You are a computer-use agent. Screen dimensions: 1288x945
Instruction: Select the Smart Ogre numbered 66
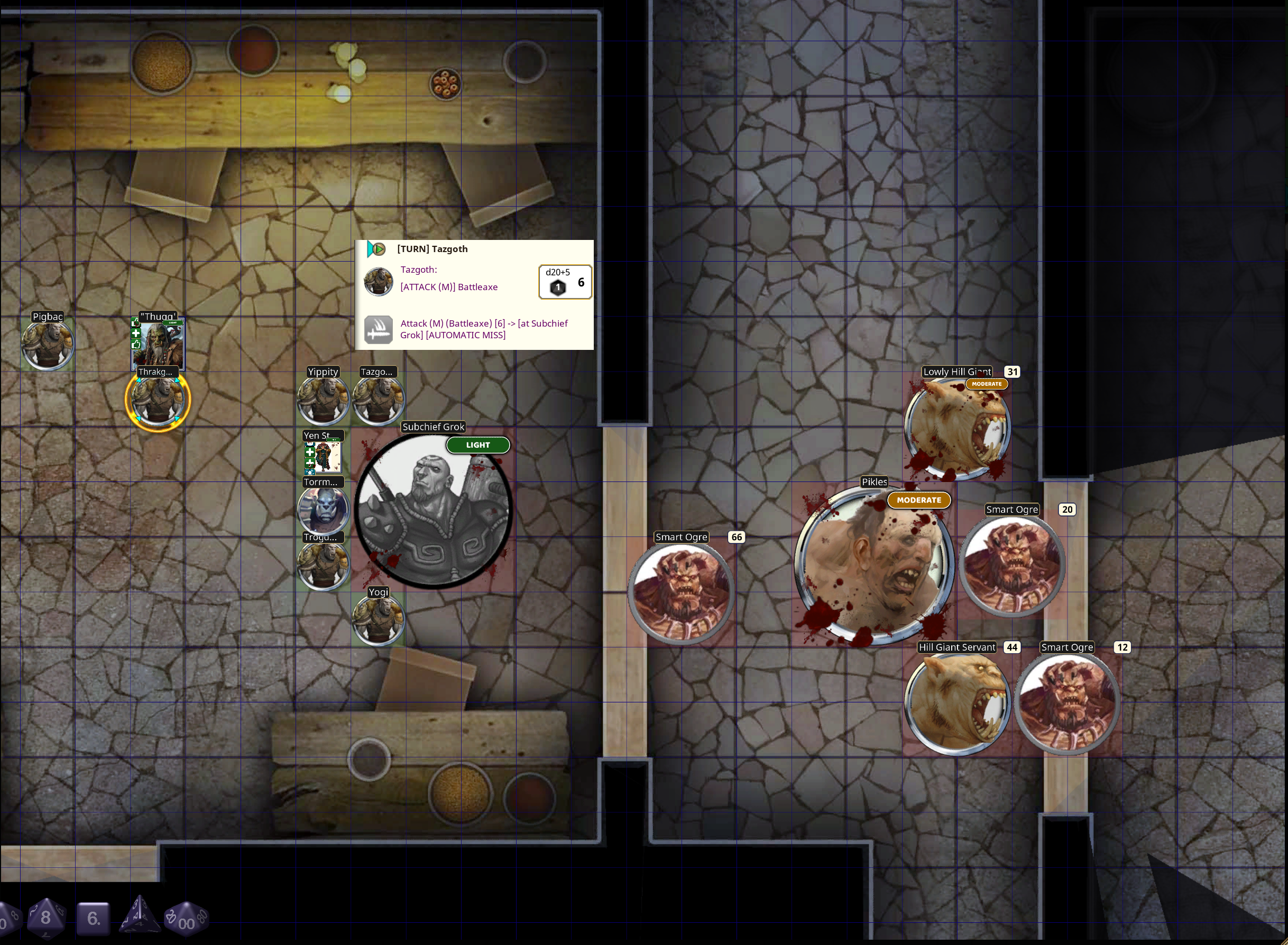[x=681, y=592]
